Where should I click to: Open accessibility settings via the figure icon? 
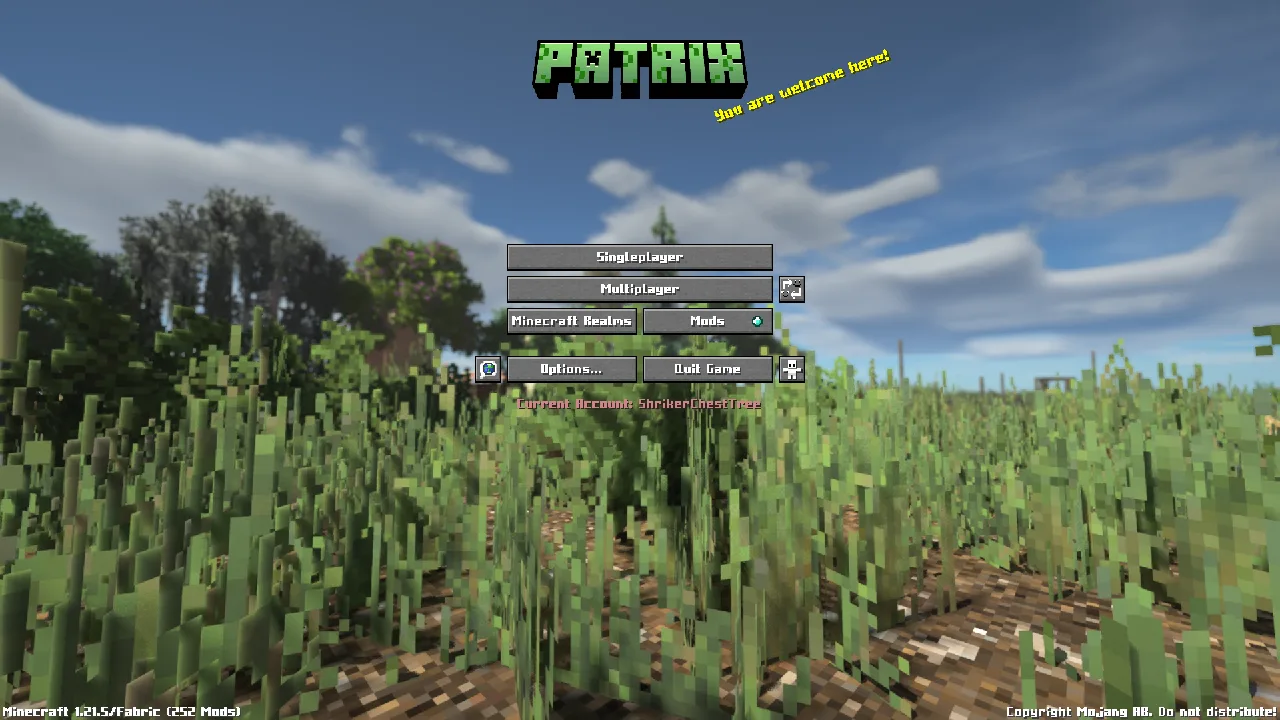pyautogui.click(x=791, y=369)
